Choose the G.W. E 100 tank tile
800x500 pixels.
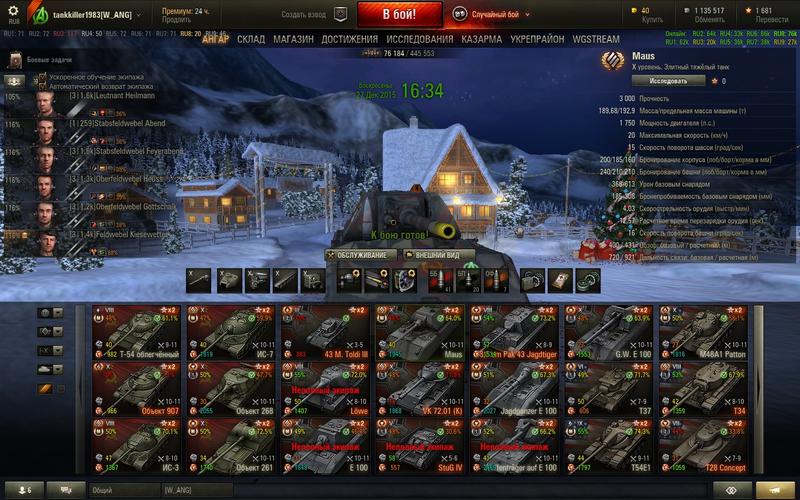click(x=611, y=332)
